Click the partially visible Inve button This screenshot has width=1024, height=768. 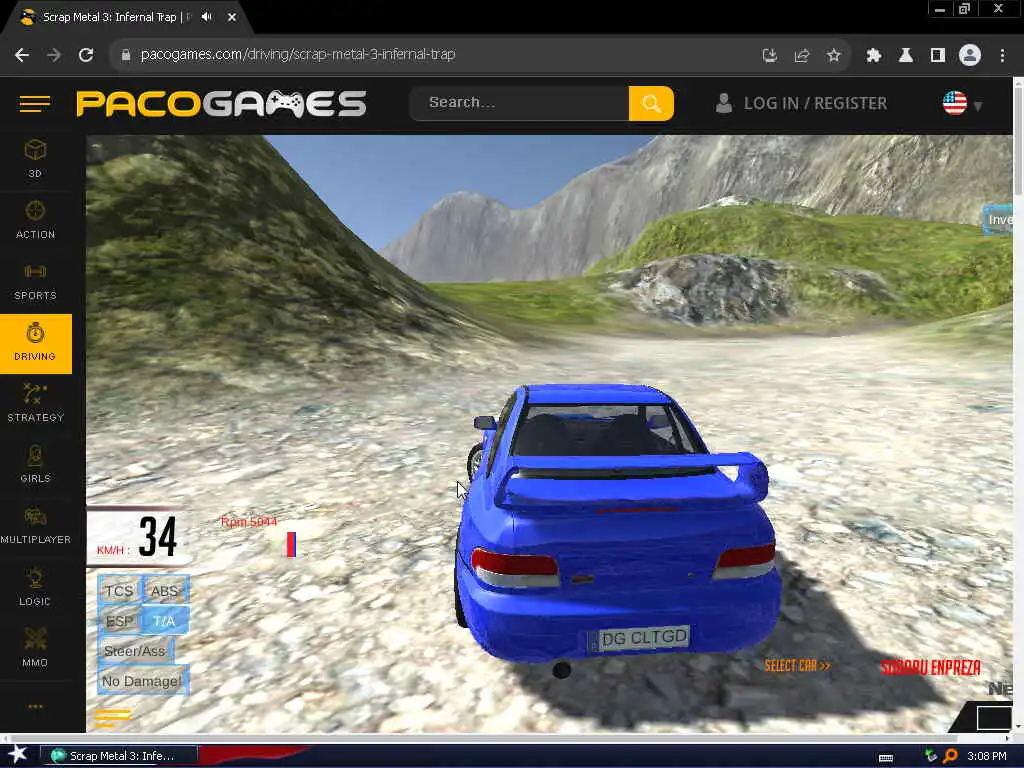coord(999,220)
